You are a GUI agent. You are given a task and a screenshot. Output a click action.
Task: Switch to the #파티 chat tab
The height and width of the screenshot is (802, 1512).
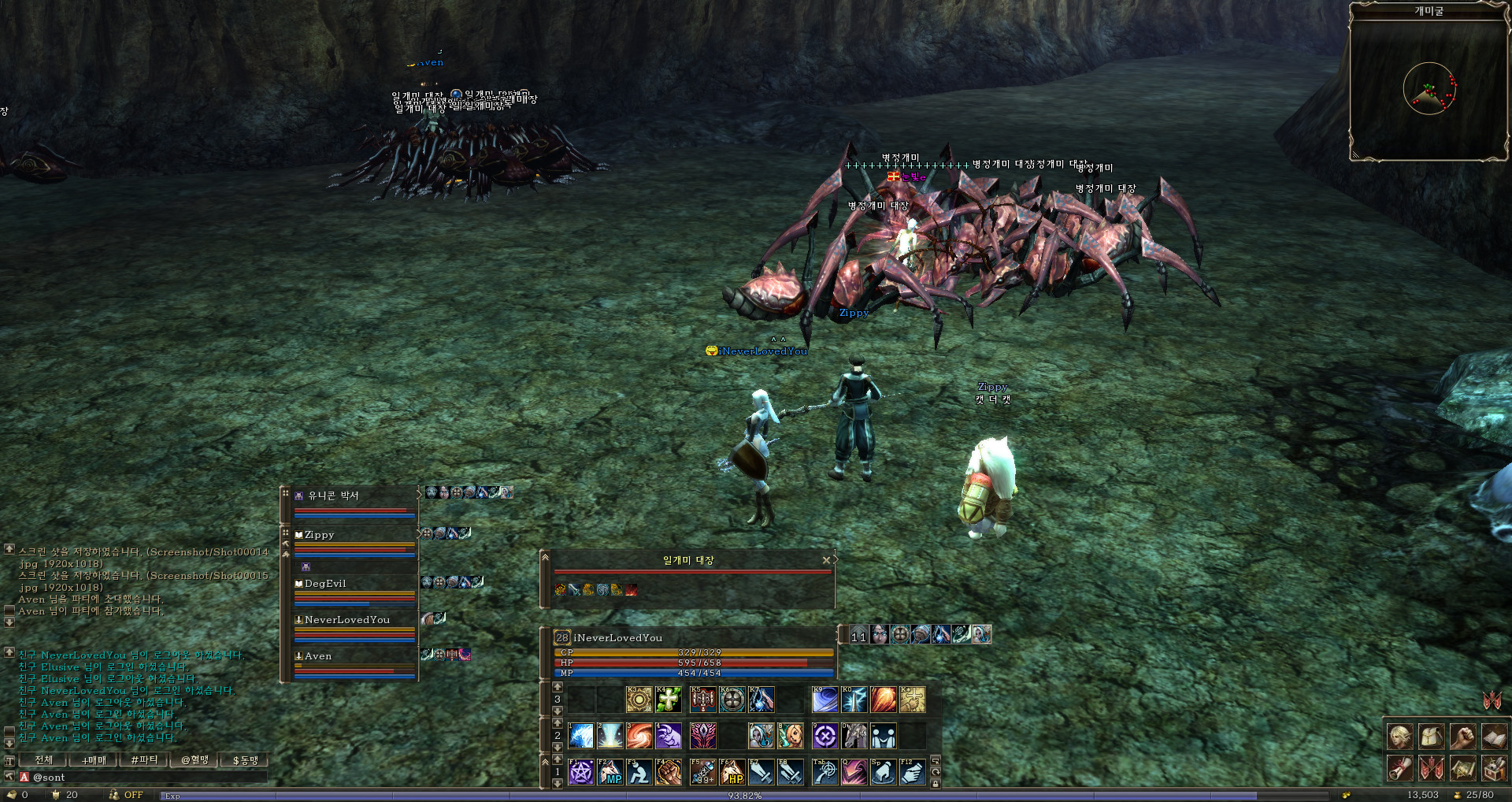[144, 760]
